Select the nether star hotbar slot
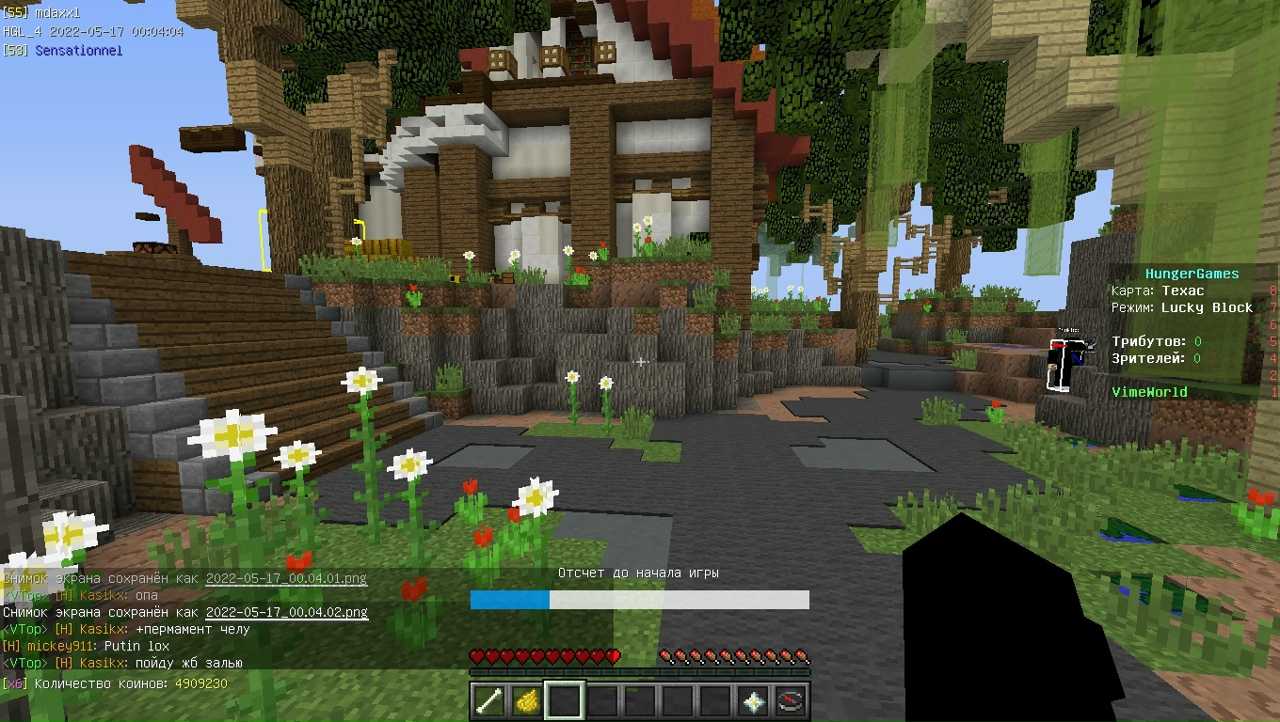Screen dimensions: 1280x722 pos(753,701)
